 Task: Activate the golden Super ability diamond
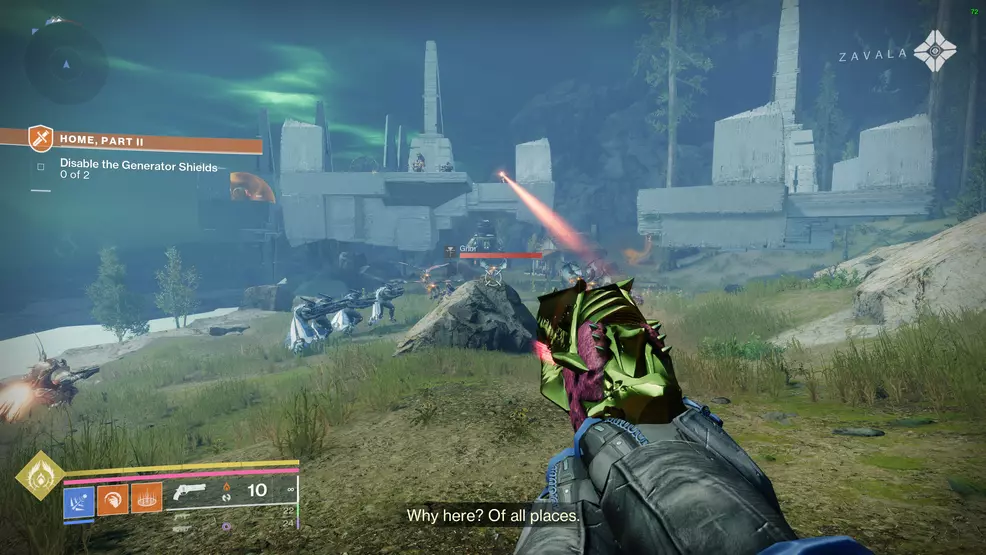click(x=40, y=476)
